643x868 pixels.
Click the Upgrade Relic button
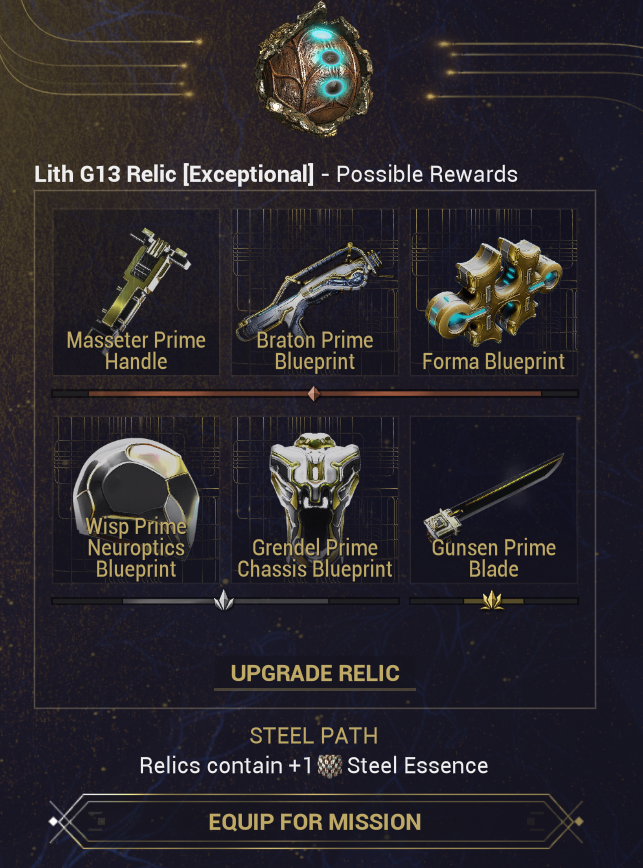pyautogui.click(x=315, y=673)
